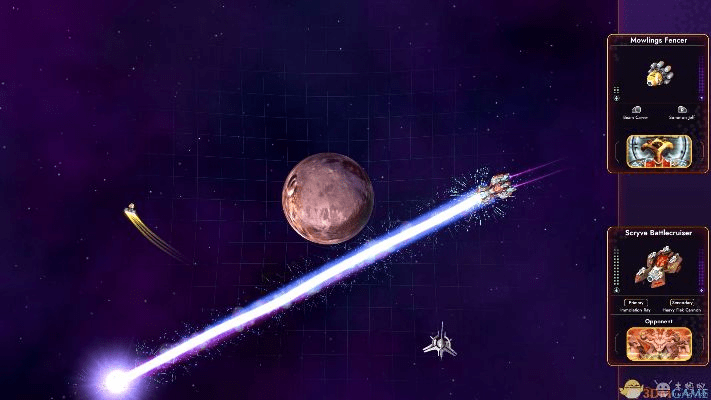
Task: Select the Scryve Battlecruiser ship image
Action: coord(657,268)
